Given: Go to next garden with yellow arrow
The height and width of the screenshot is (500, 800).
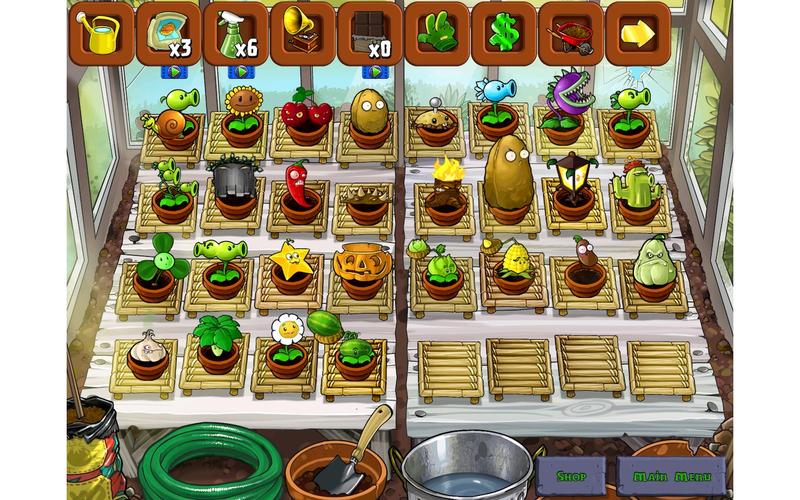Looking at the screenshot, I should click(637, 33).
